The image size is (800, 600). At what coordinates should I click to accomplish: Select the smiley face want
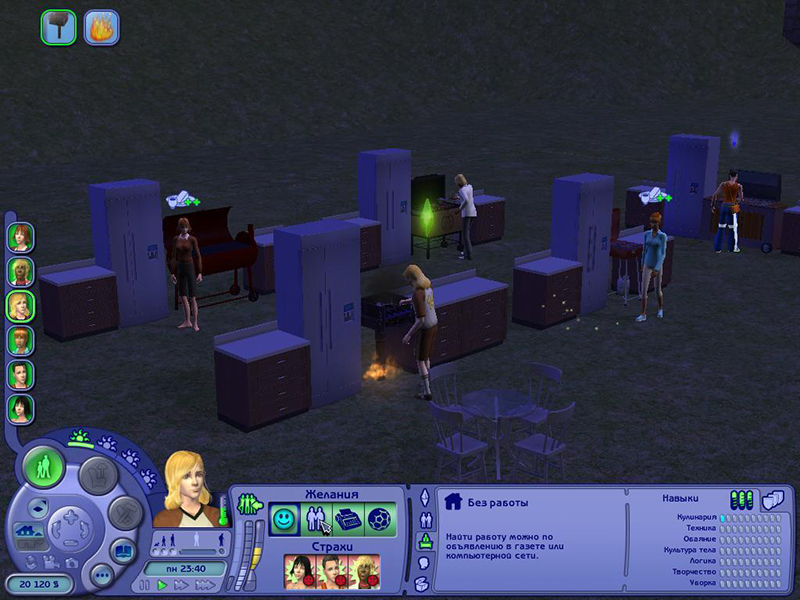[283, 518]
